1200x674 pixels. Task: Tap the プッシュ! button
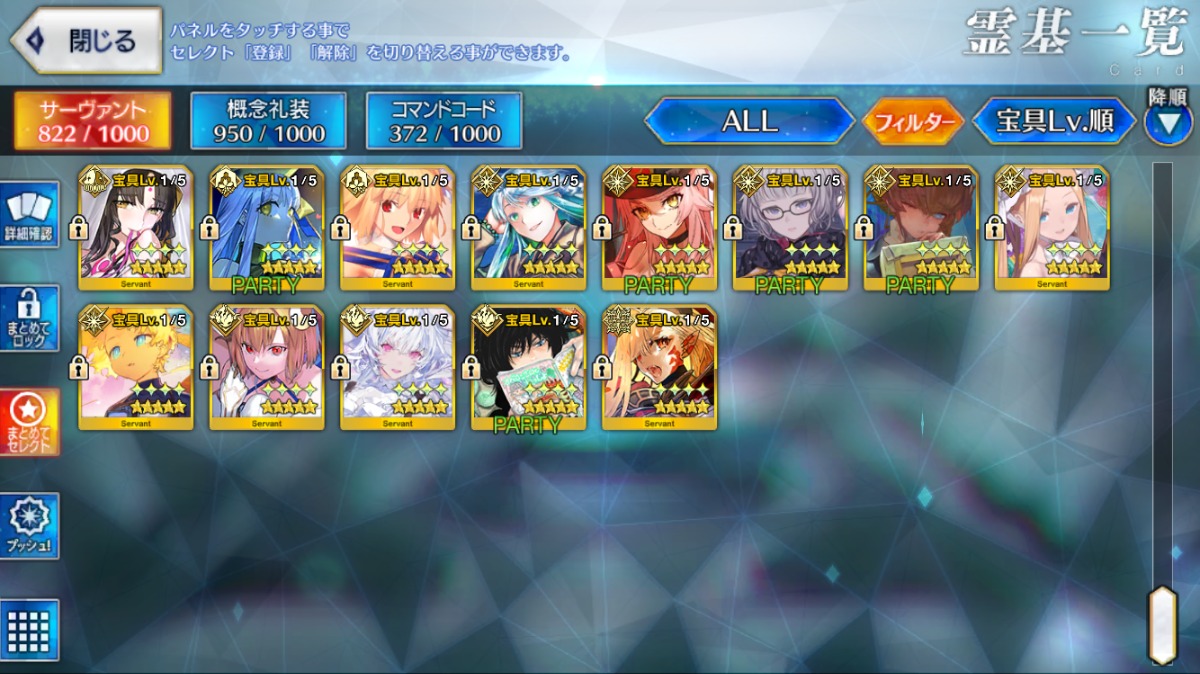[30, 525]
